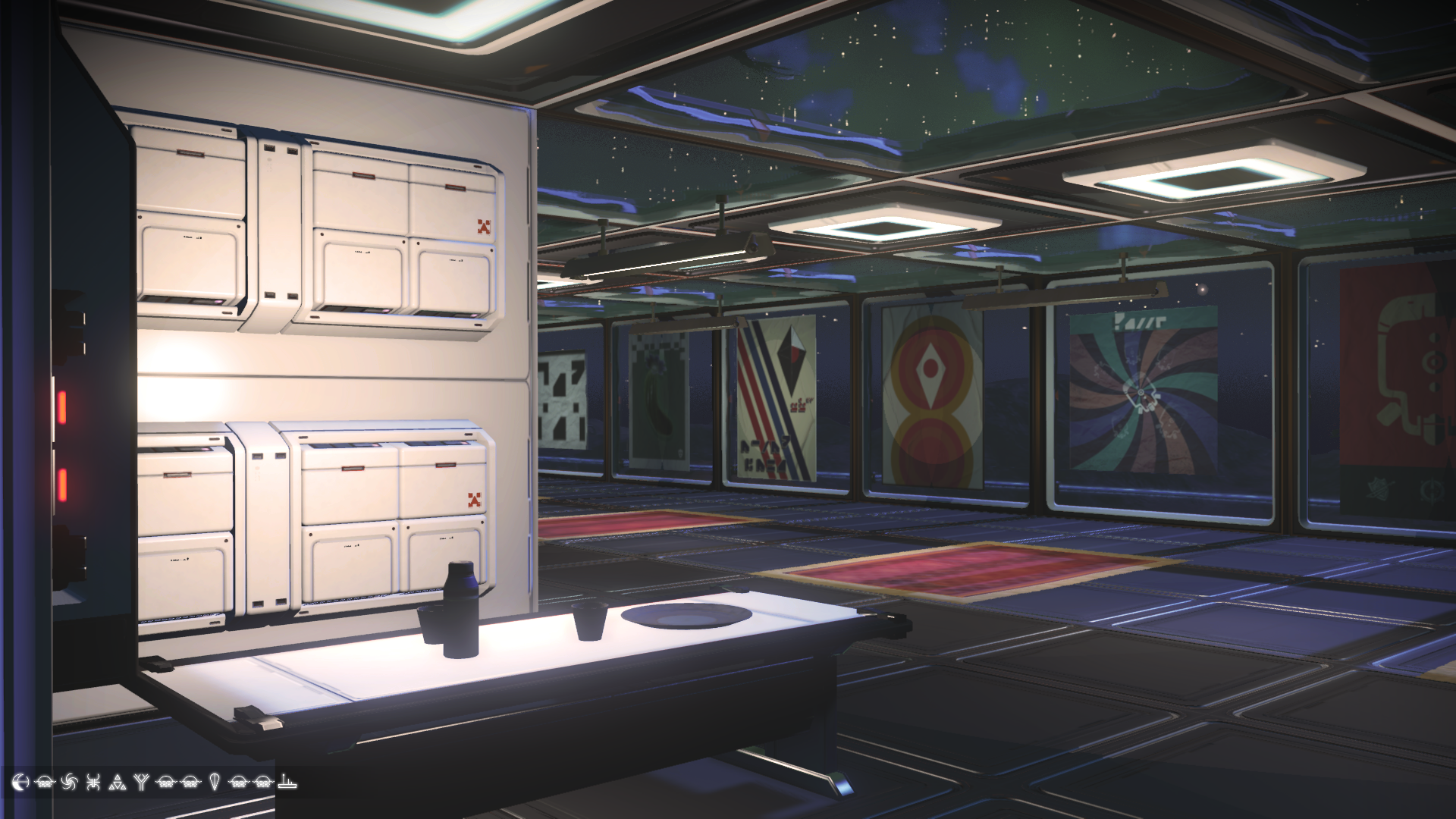1456x819 pixels.
Task: Select the first Bird glyph in the row
Action: pos(44,783)
